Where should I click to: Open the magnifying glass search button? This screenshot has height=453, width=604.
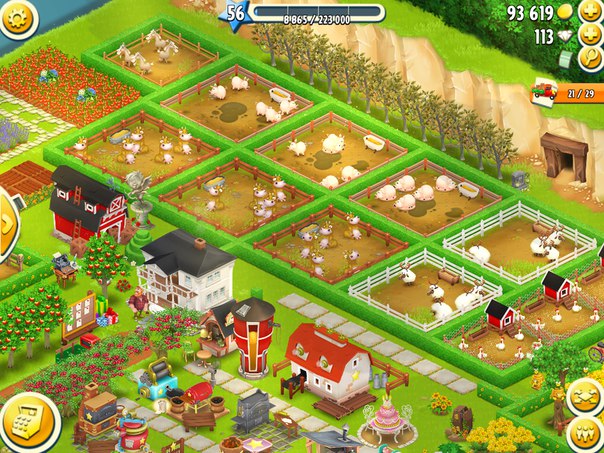[x=592, y=60]
